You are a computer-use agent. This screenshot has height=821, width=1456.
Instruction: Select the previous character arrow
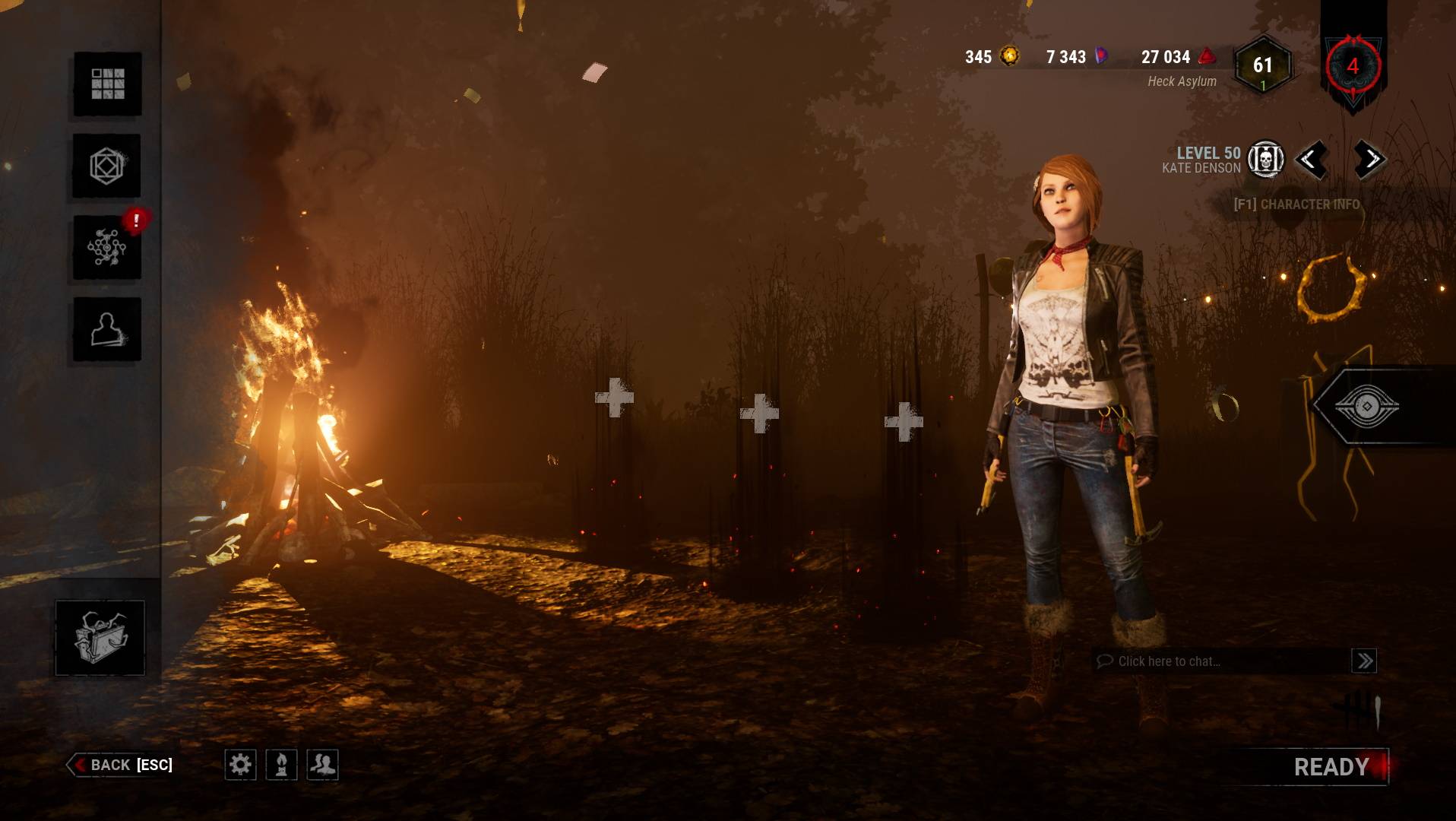1312,160
